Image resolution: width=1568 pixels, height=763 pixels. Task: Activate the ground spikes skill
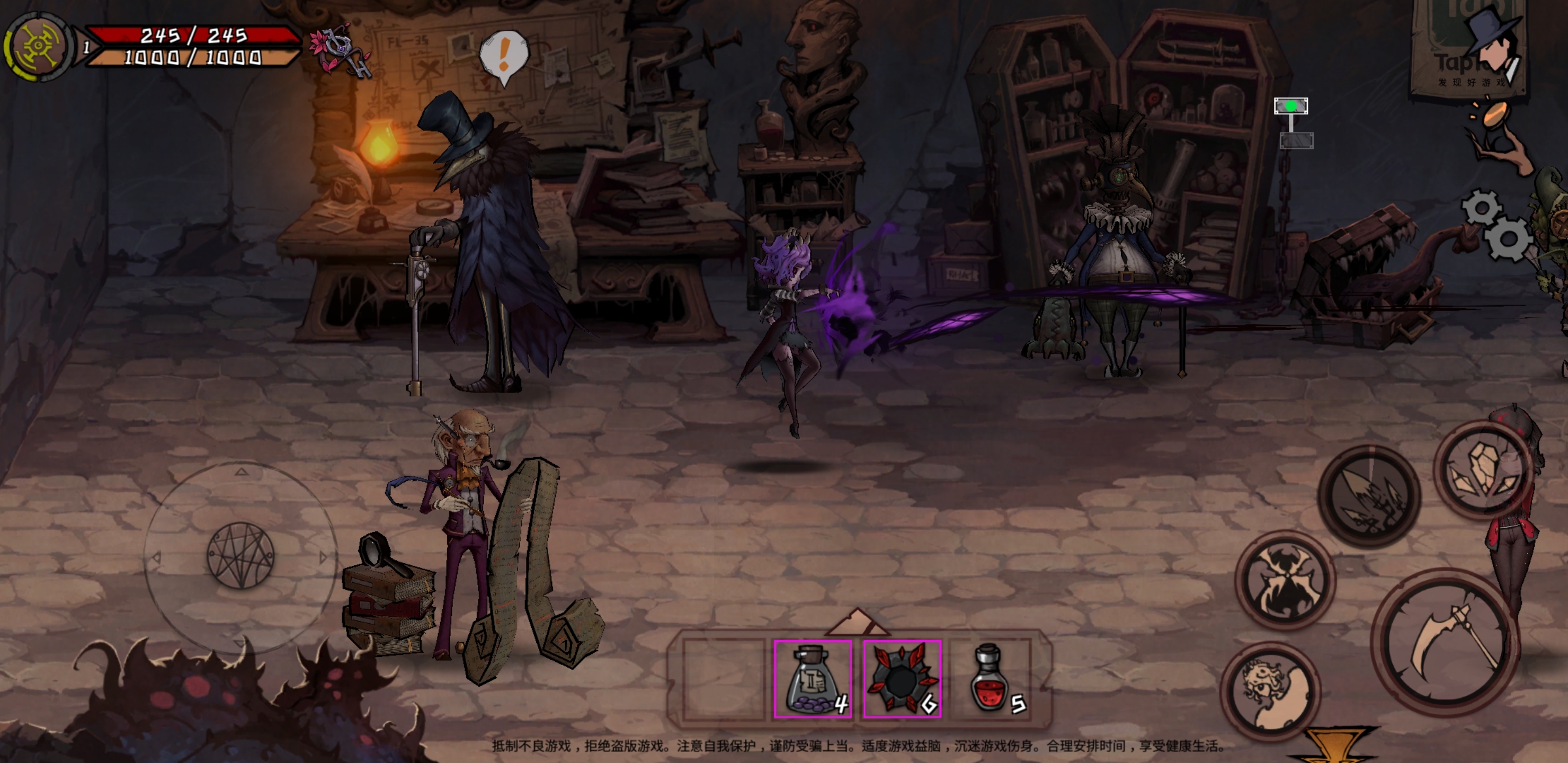(x=1369, y=495)
